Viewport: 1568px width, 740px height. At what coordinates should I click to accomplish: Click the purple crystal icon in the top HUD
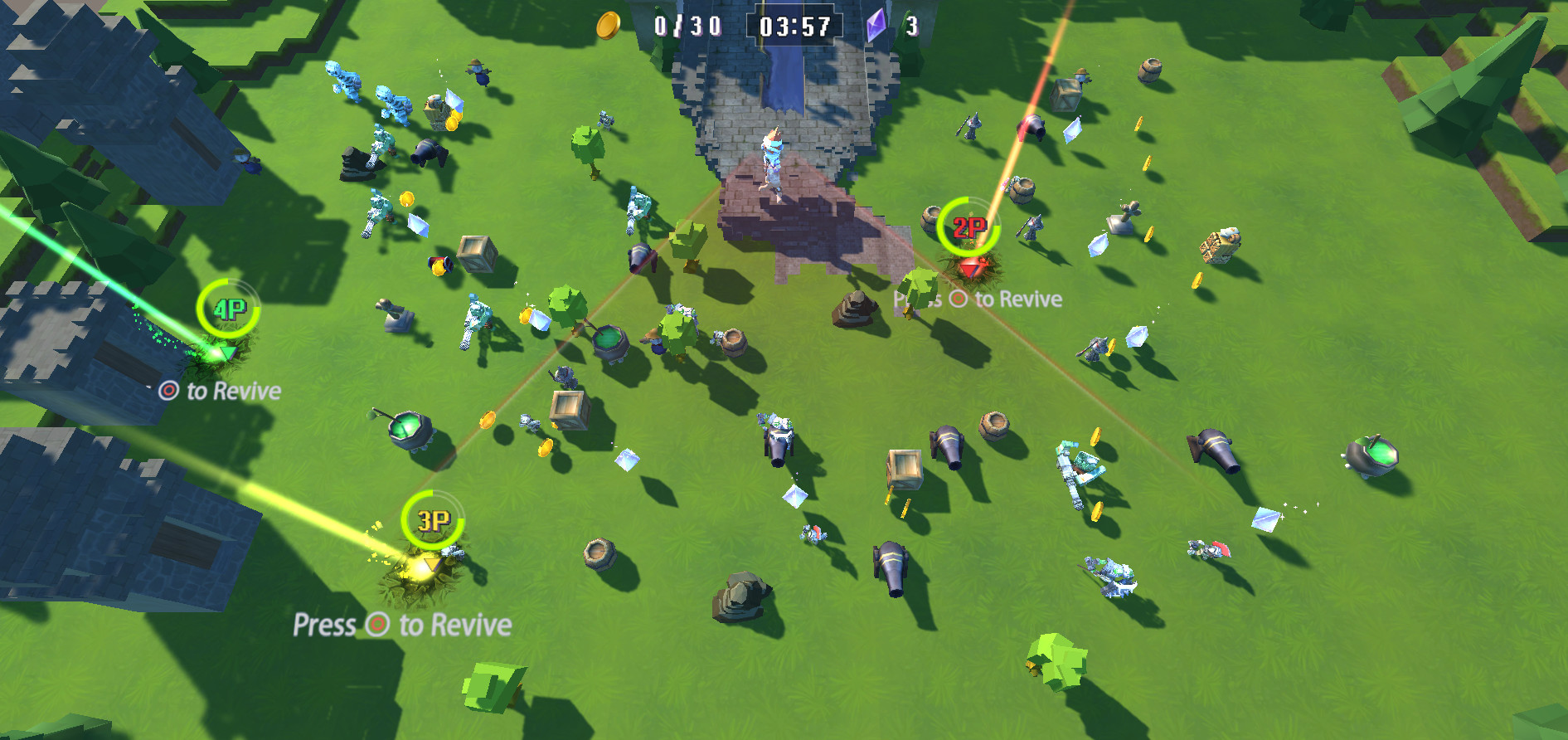[x=875, y=26]
